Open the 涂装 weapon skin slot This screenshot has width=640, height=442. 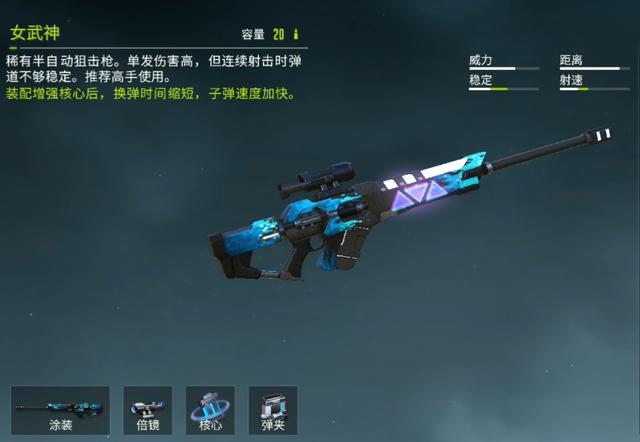(61, 410)
